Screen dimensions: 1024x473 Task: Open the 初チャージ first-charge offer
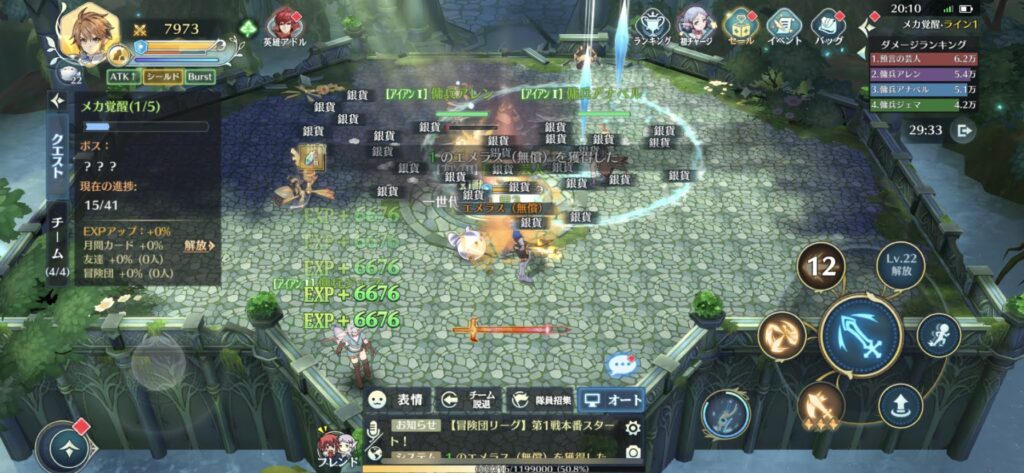pos(696,26)
